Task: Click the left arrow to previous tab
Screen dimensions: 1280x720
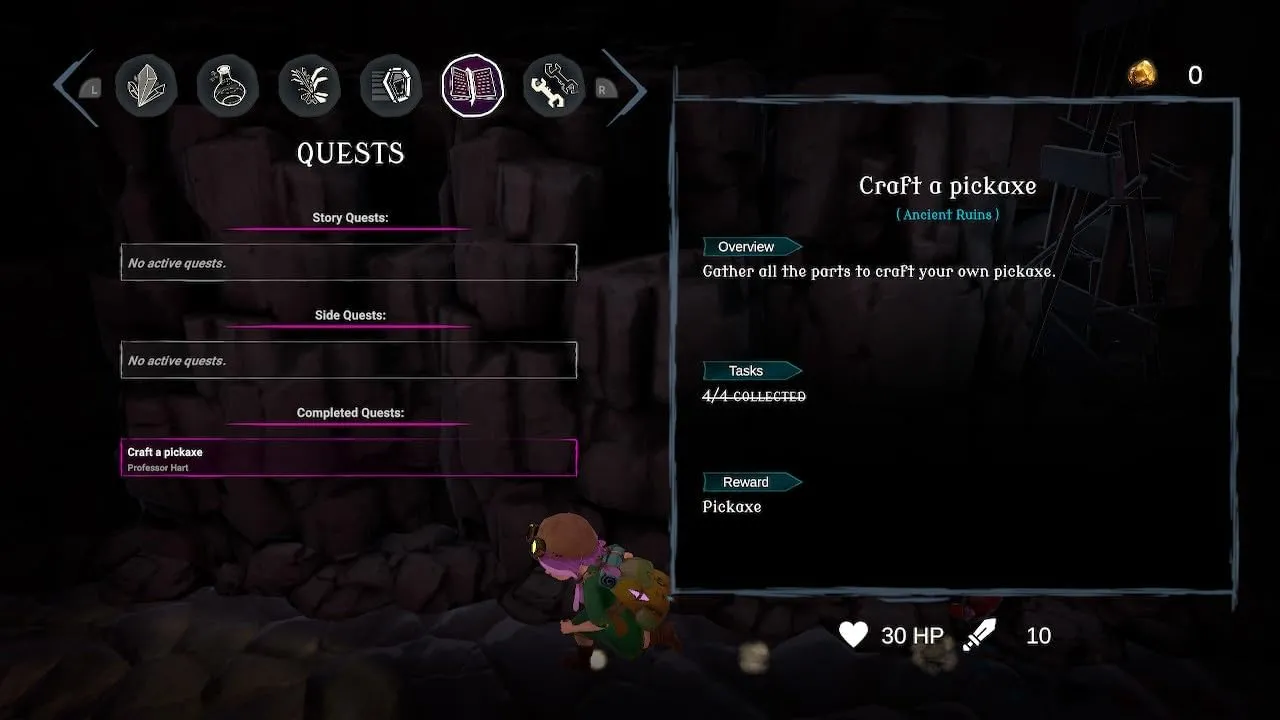Action: pos(75,88)
